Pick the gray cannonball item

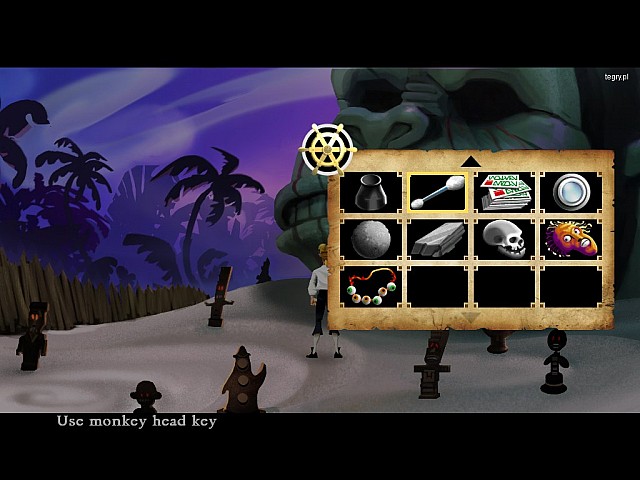click(x=371, y=239)
